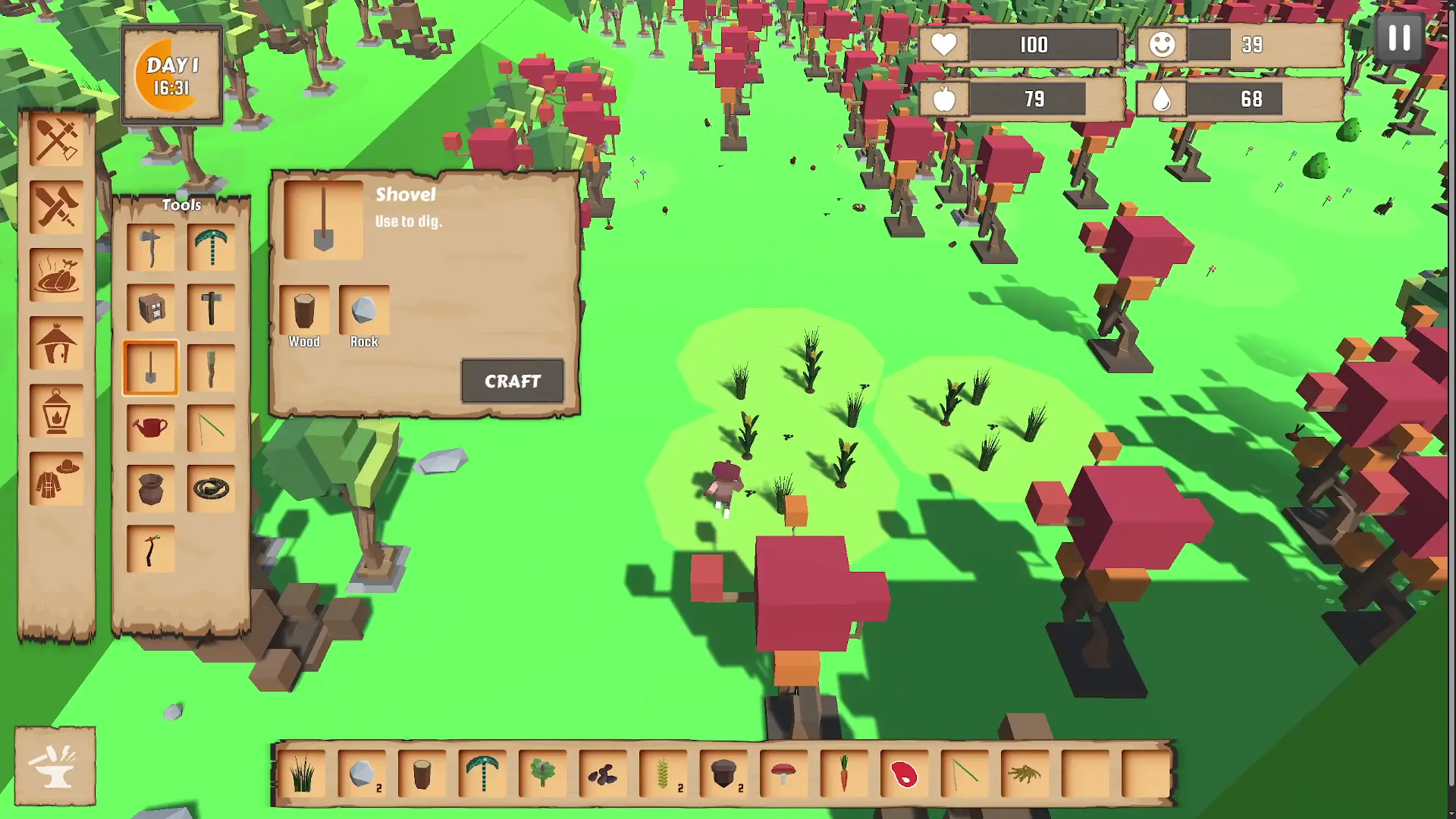Select the clay pot tool

pos(151,489)
